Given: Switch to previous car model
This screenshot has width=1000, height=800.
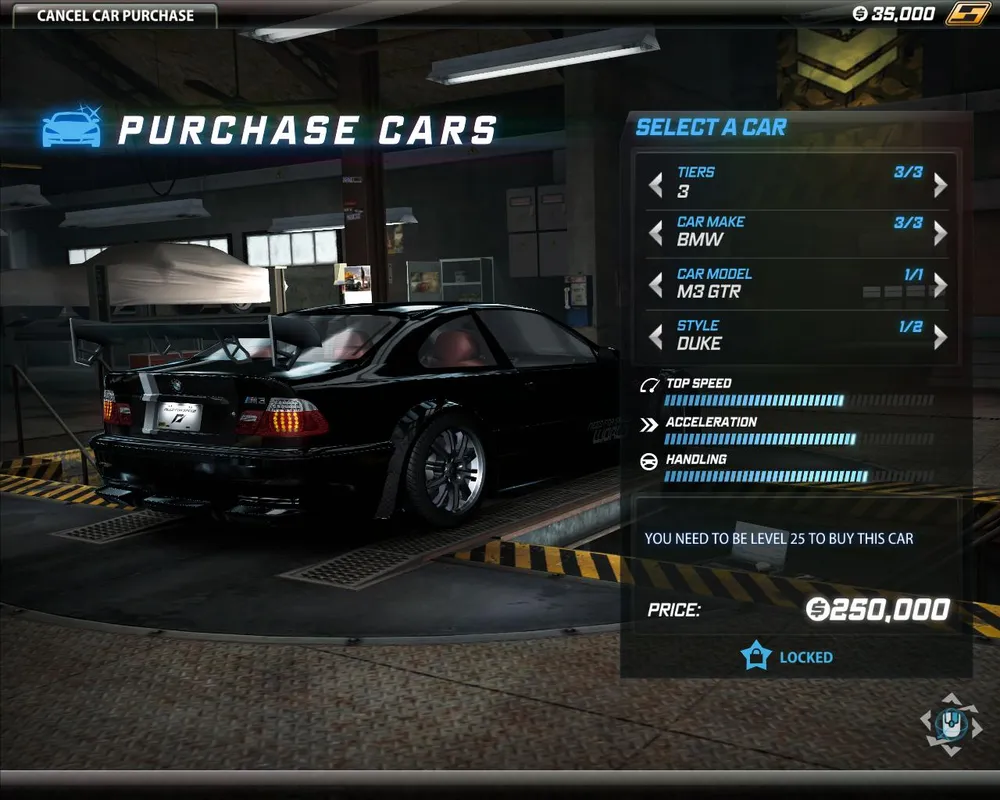Looking at the screenshot, I should [655, 285].
